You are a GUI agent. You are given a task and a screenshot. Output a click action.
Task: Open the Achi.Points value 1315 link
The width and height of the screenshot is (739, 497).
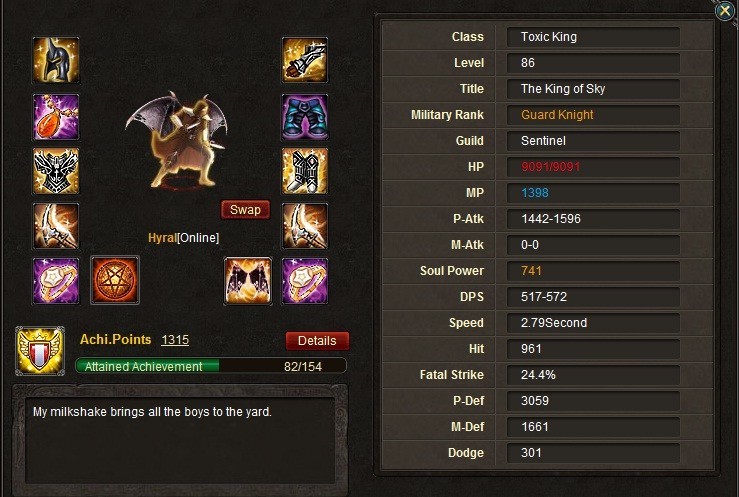(x=175, y=340)
